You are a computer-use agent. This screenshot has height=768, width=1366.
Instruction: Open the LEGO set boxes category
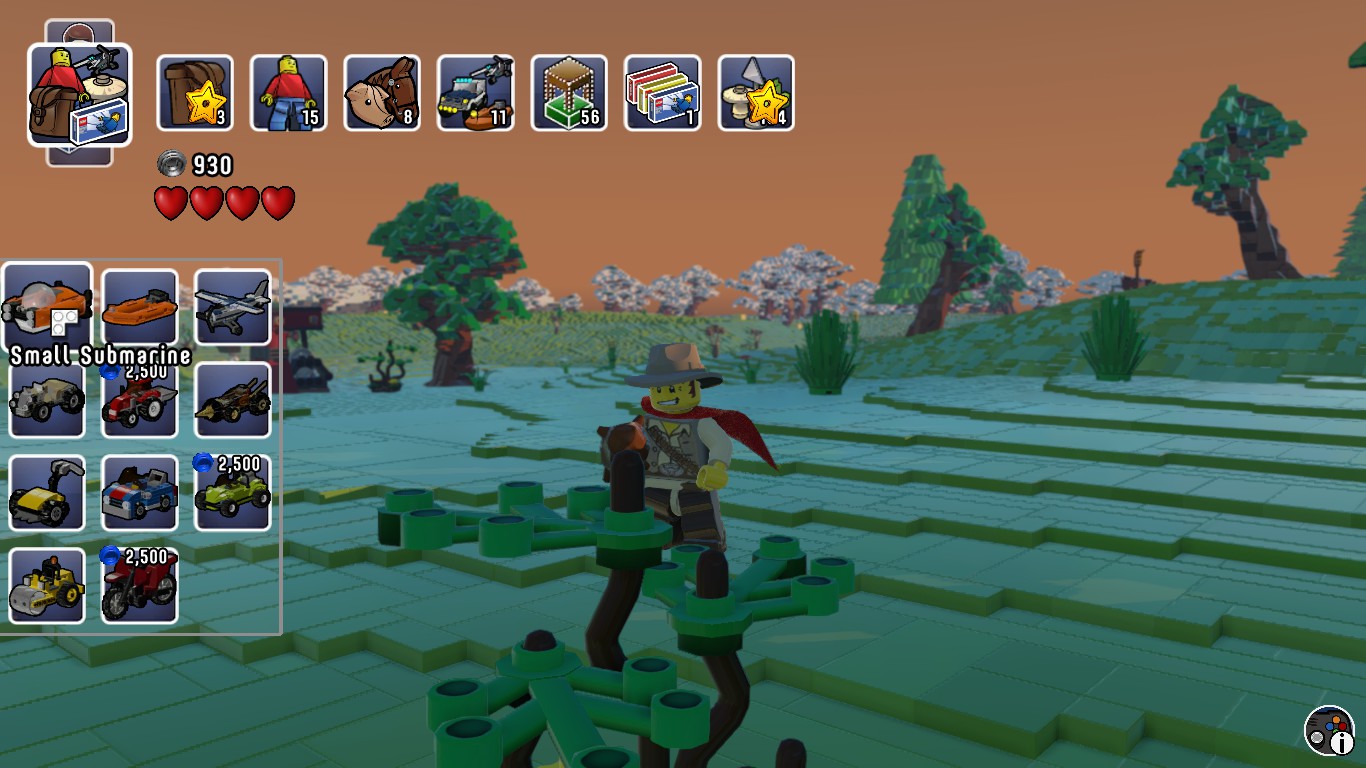(662, 93)
